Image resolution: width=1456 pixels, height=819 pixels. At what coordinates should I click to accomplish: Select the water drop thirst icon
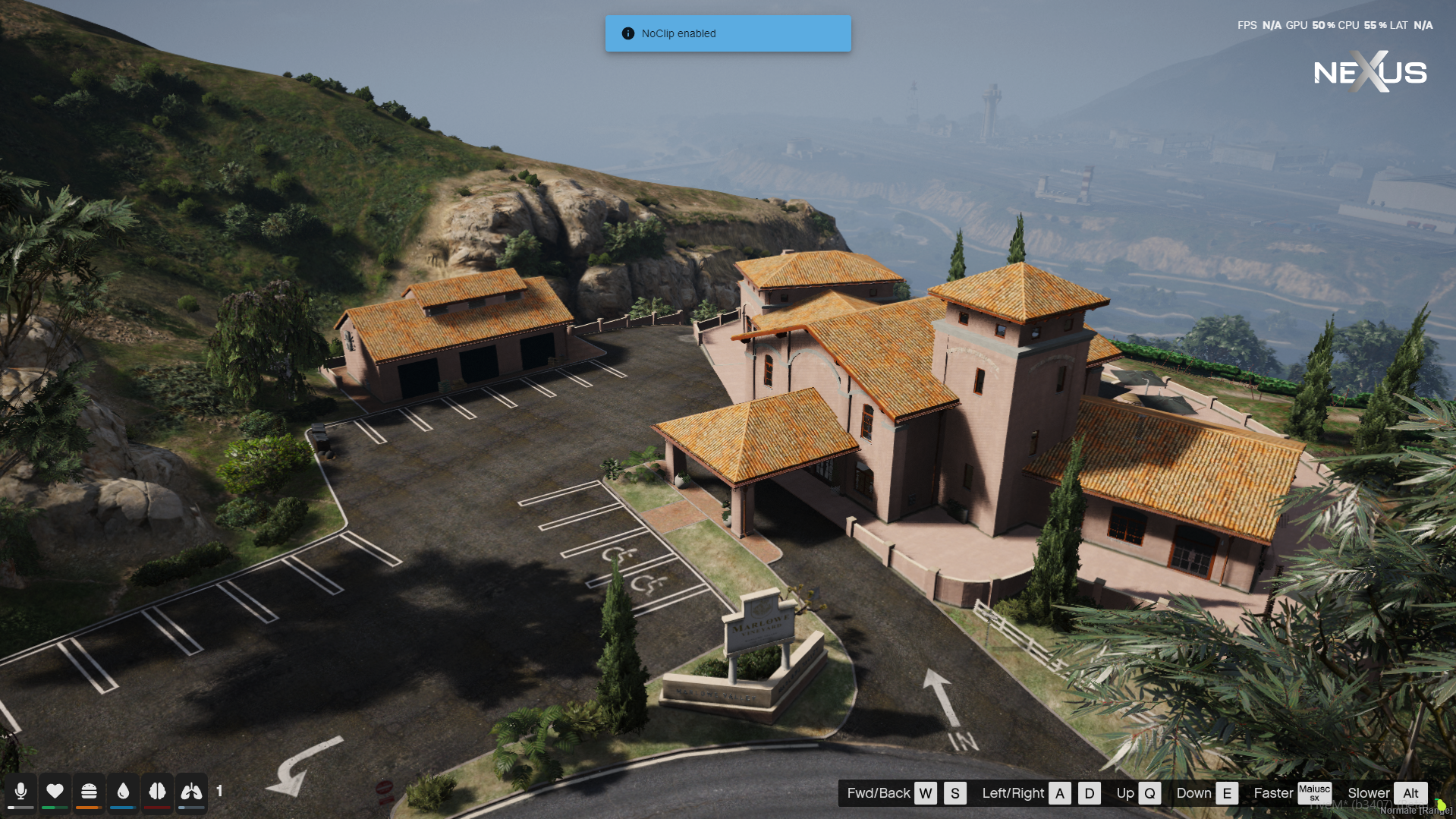pyautogui.click(x=123, y=791)
